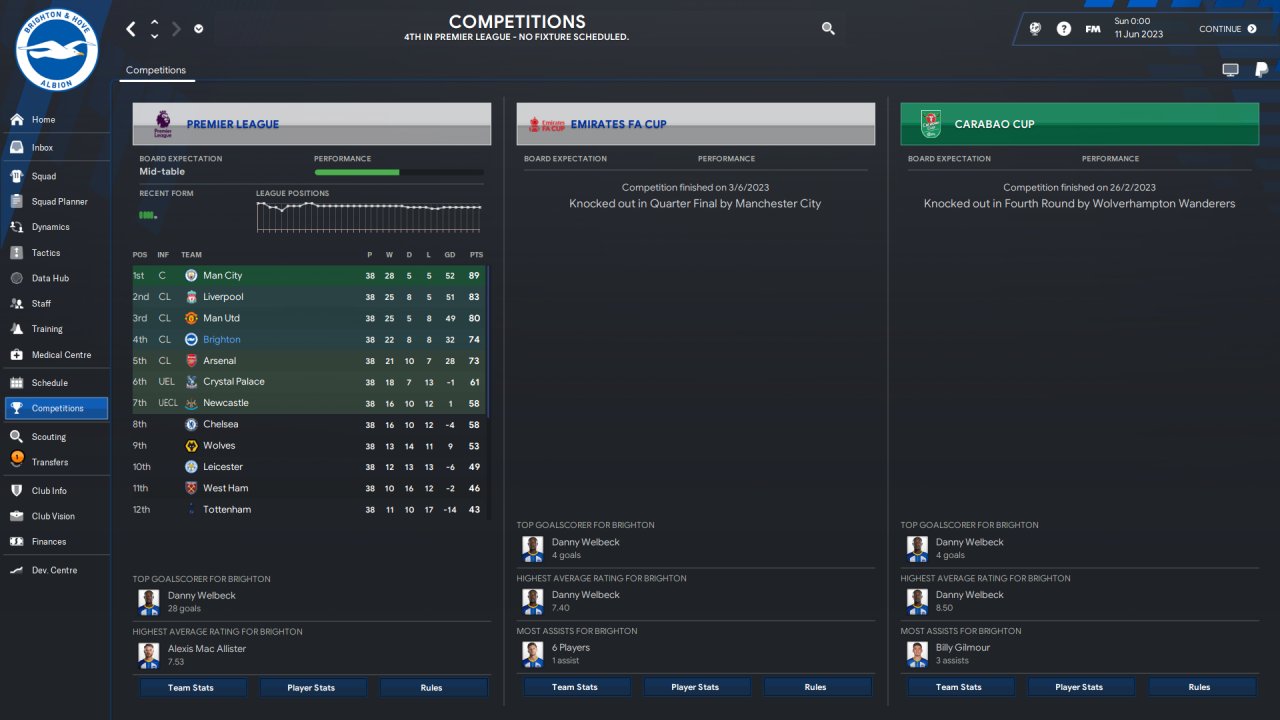Go back with the left arrow
Image resolution: width=1280 pixels, height=720 pixels.
[131, 29]
